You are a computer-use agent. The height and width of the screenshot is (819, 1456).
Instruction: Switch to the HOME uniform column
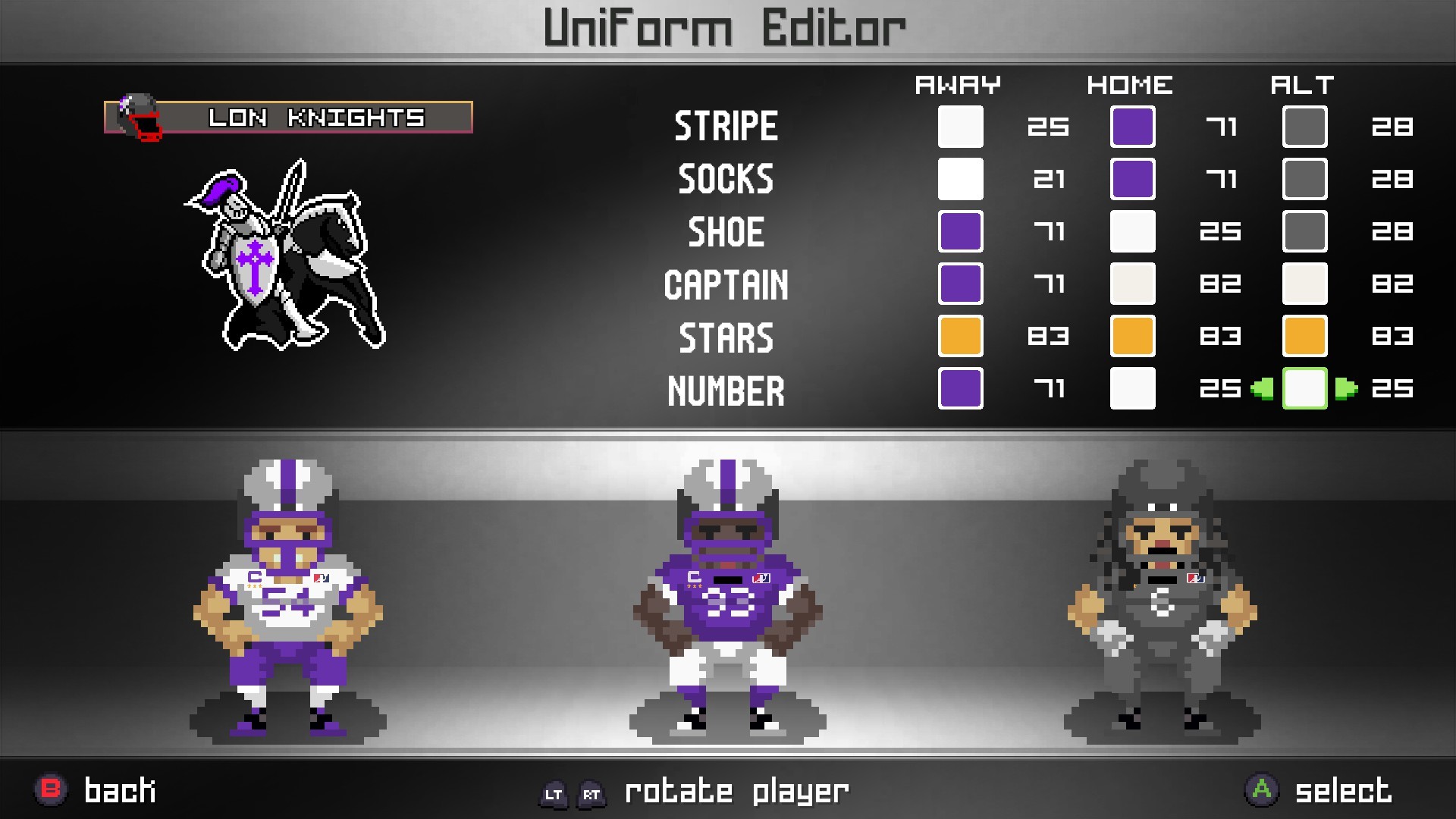coord(1130,85)
